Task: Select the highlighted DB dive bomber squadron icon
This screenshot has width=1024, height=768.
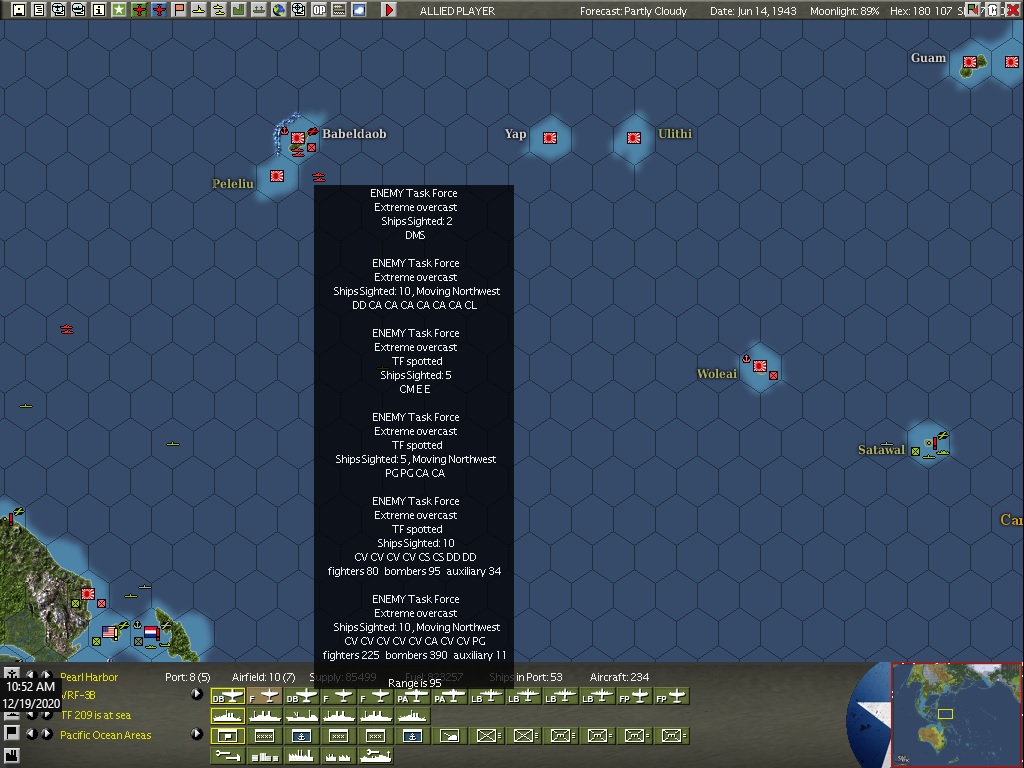Action: [228, 696]
